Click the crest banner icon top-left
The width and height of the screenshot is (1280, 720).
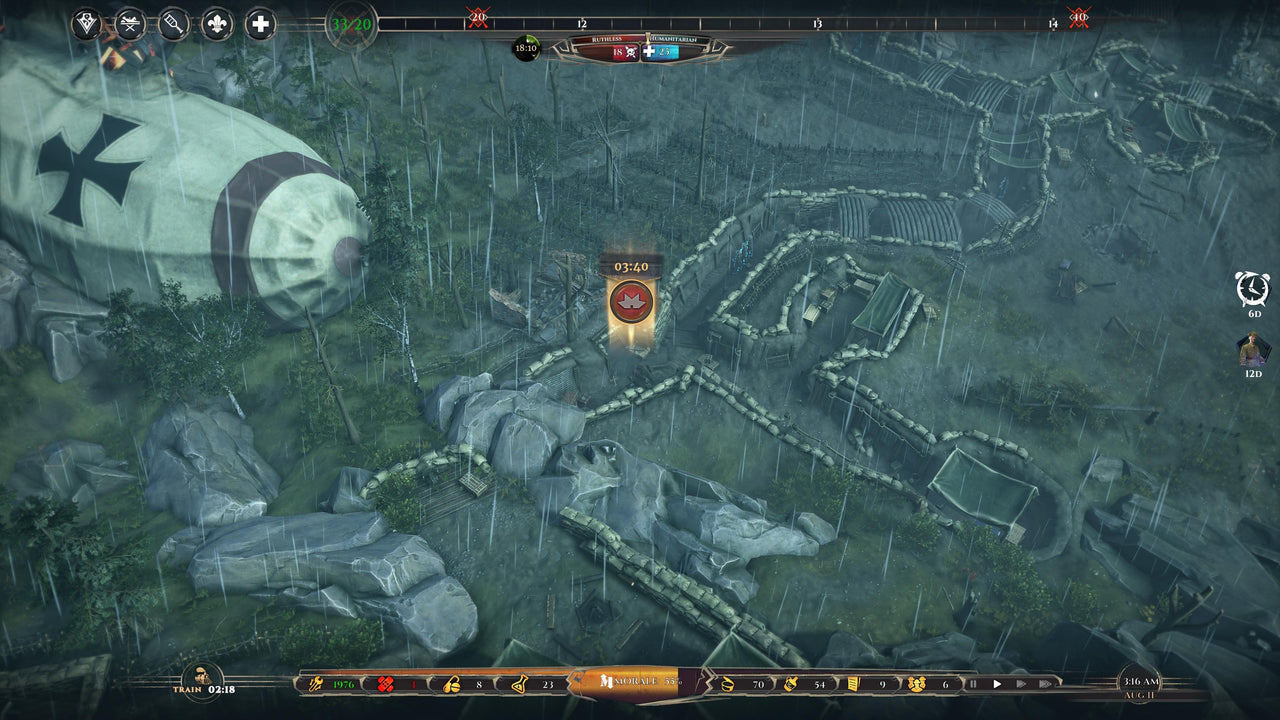(x=85, y=19)
